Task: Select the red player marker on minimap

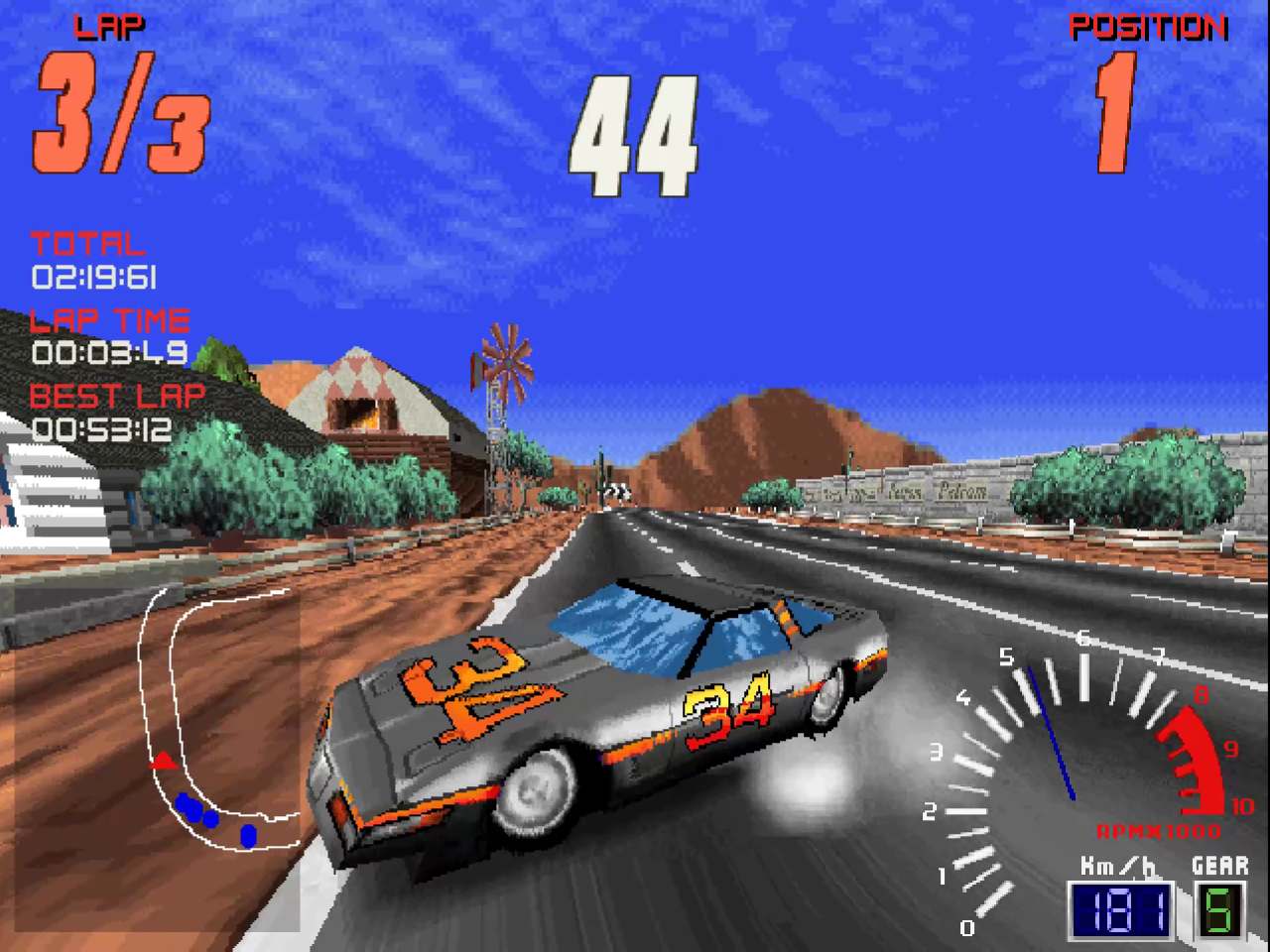Action: pyautogui.click(x=164, y=763)
